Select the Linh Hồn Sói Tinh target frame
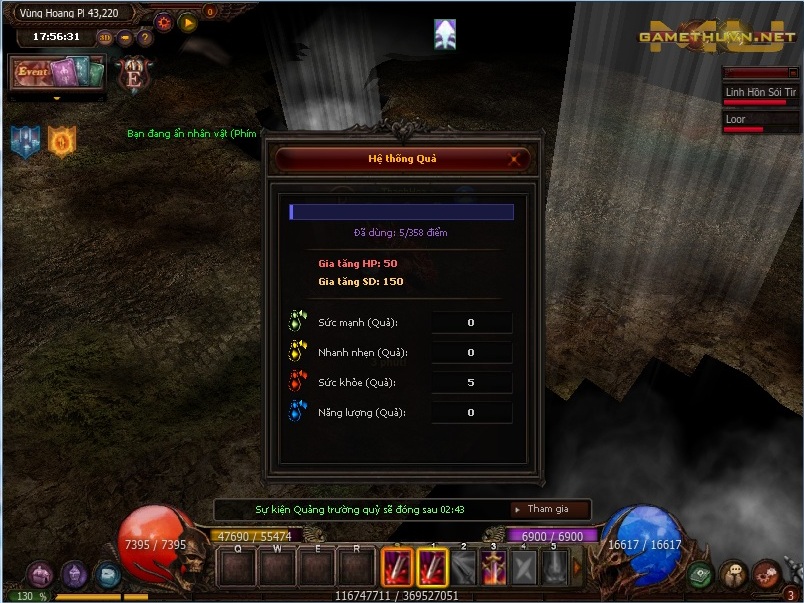 (x=760, y=94)
